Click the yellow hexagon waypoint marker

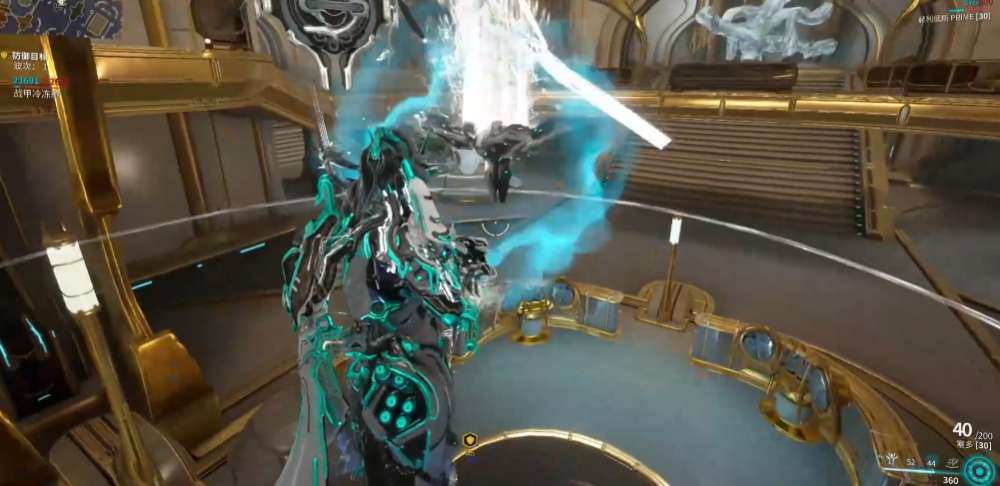[470, 439]
